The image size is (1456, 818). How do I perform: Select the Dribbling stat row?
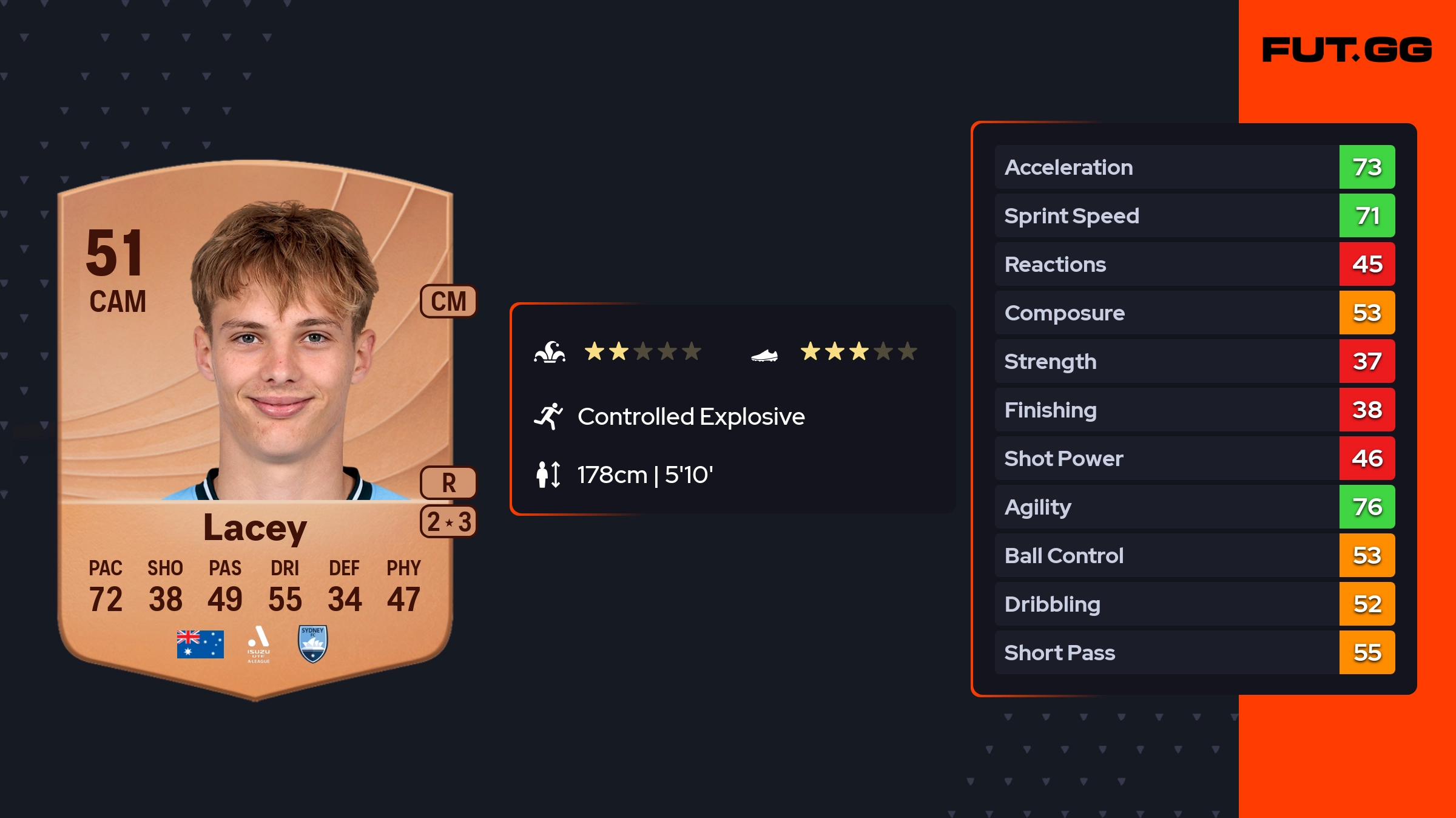click(1195, 604)
